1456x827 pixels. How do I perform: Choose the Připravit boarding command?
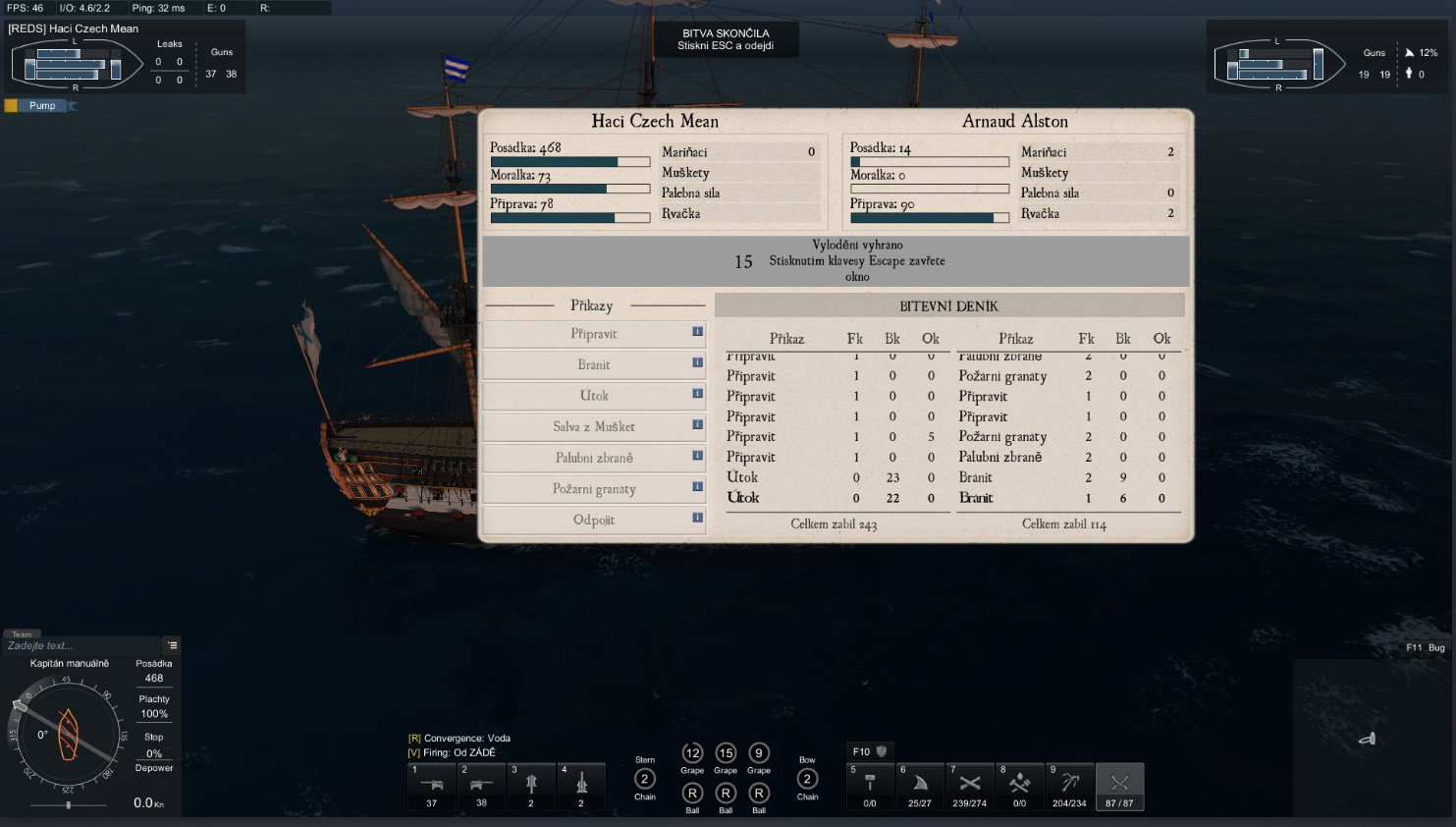point(593,334)
